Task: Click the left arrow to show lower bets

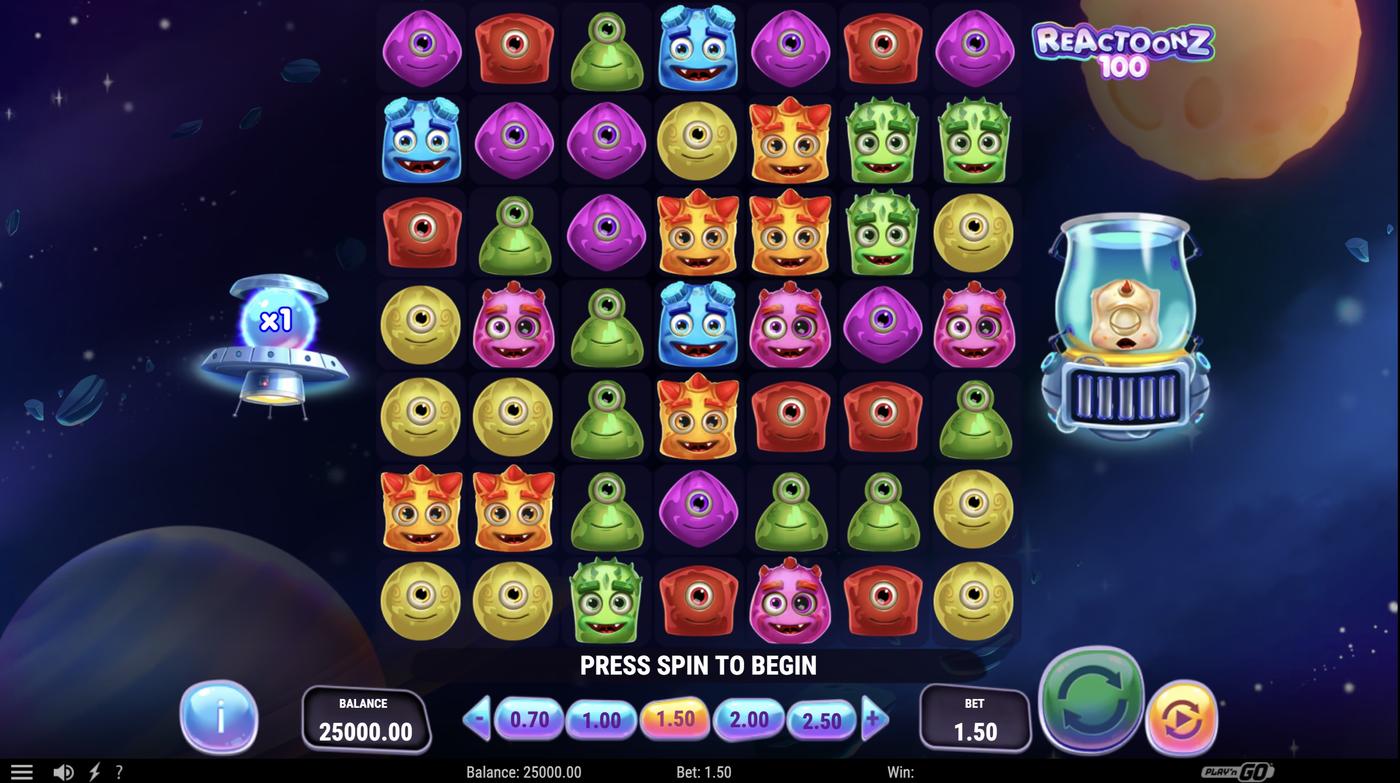Action: (477, 717)
